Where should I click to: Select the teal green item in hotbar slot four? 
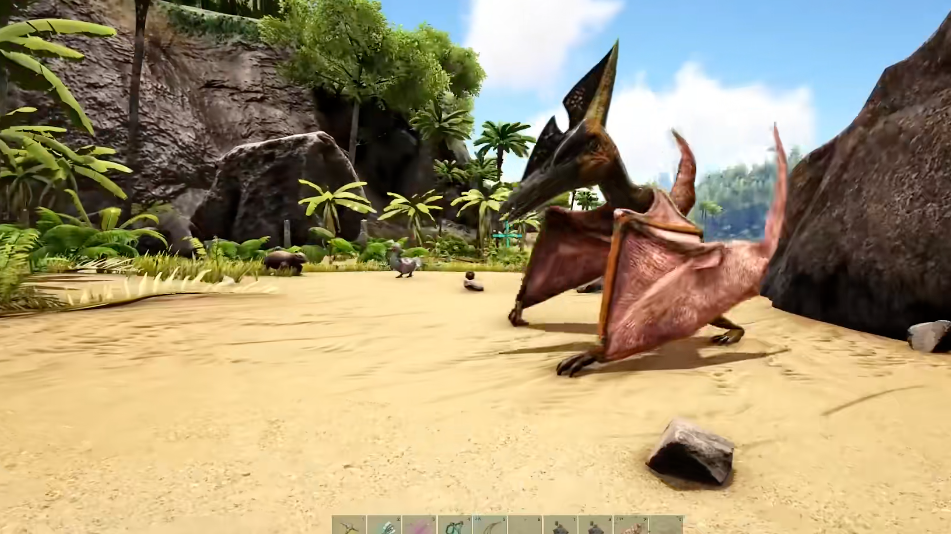click(x=454, y=525)
